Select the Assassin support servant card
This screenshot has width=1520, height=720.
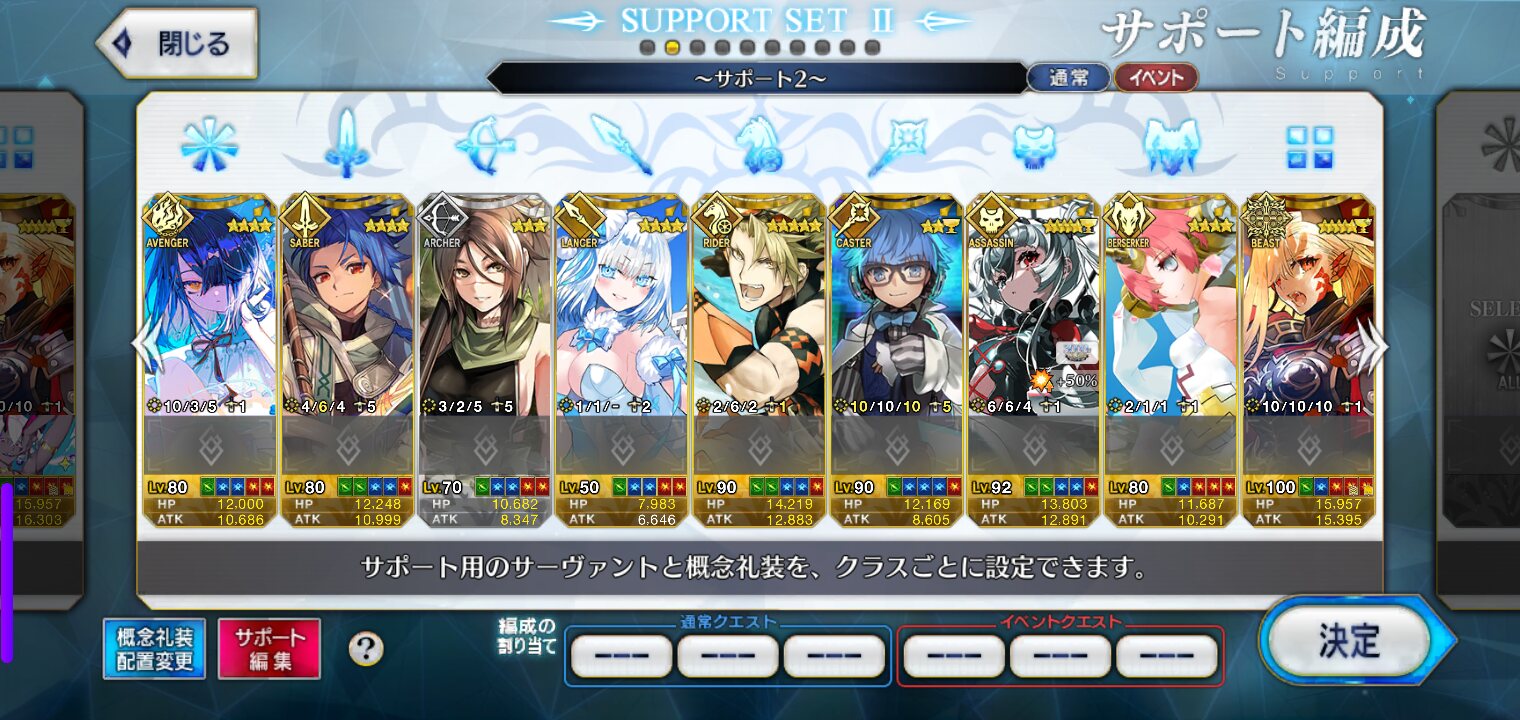click(1034, 320)
